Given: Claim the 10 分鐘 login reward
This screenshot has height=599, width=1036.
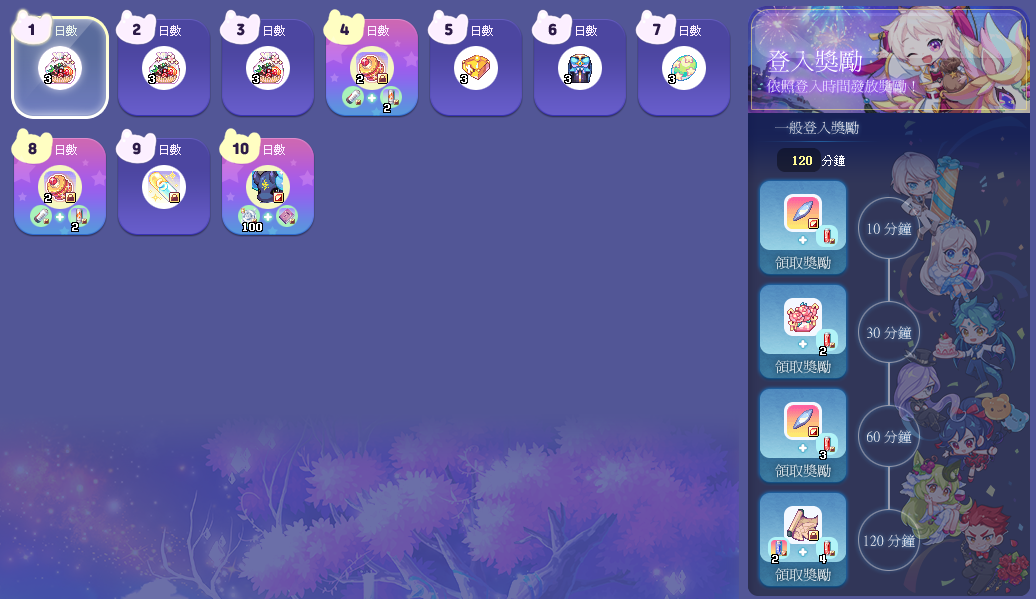Looking at the screenshot, I should coord(803,262).
